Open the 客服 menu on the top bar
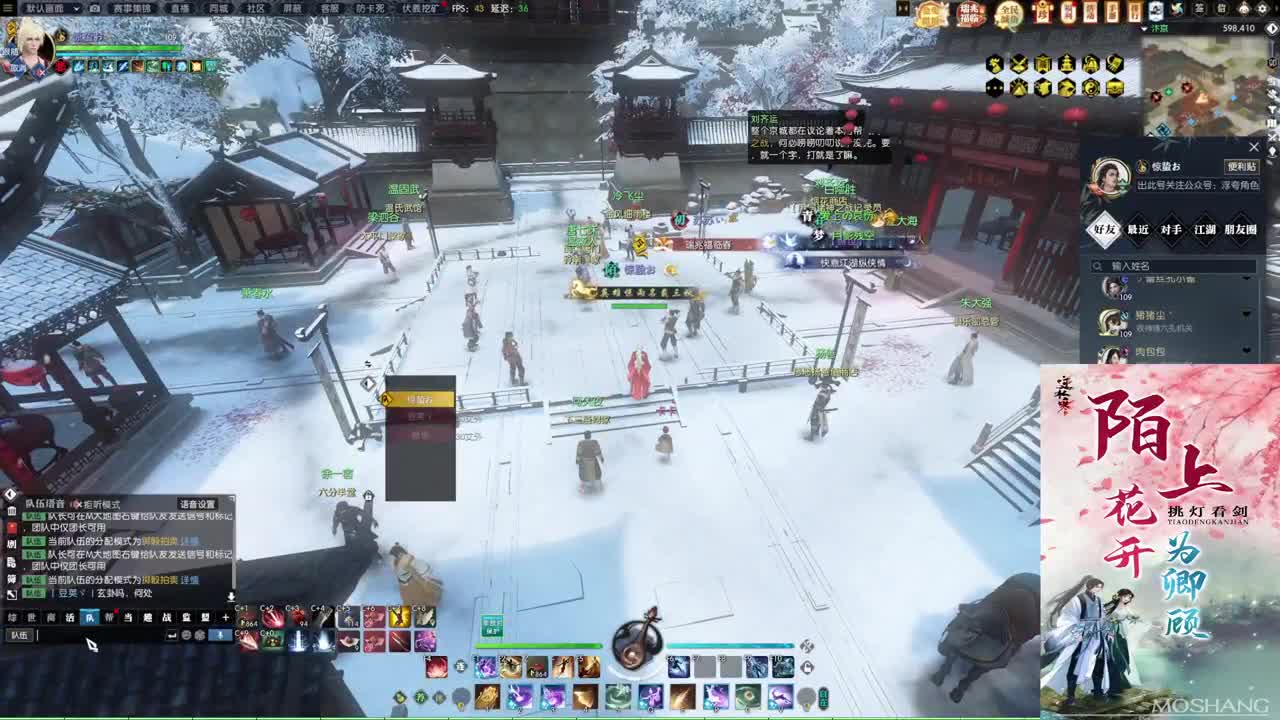Screen dimensions: 1280x720 click(x=328, y=7)
